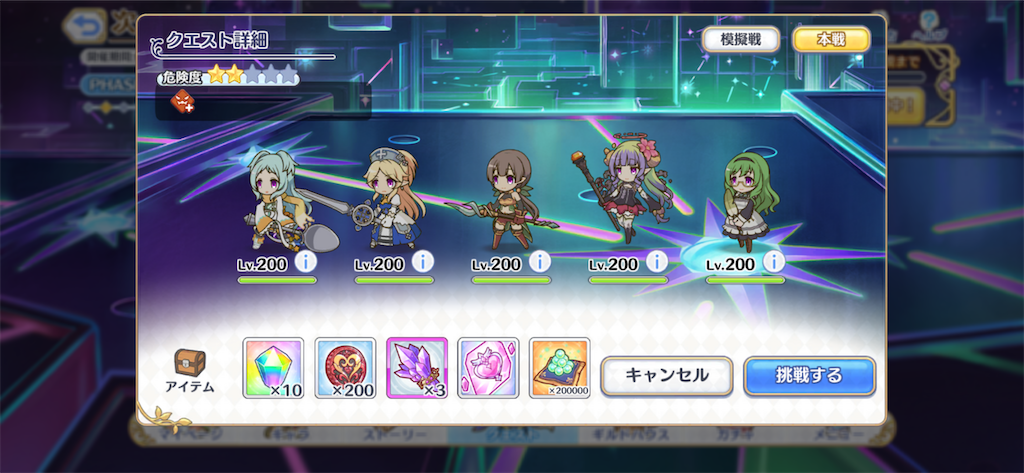This screenshot has height=473, width=1024.
Task: View info for the brown-haired spear wielder
Action: (x=539, y=263)
